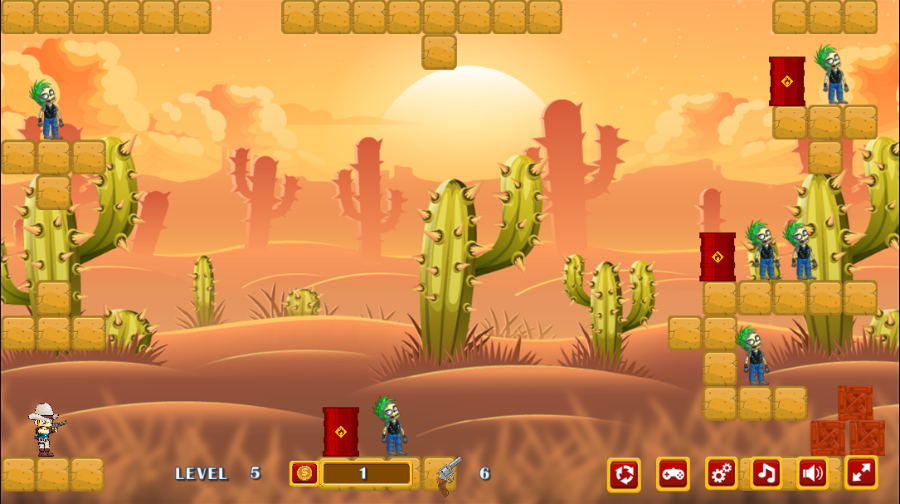
Task: Toggle the music note button
Action: 767,473
